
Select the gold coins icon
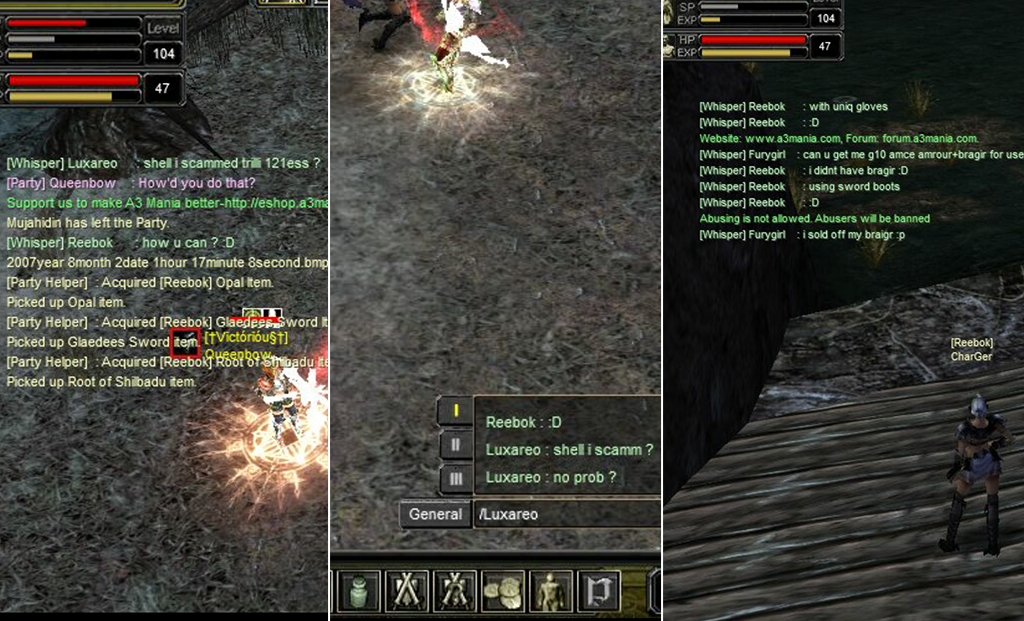coord(503,591)
